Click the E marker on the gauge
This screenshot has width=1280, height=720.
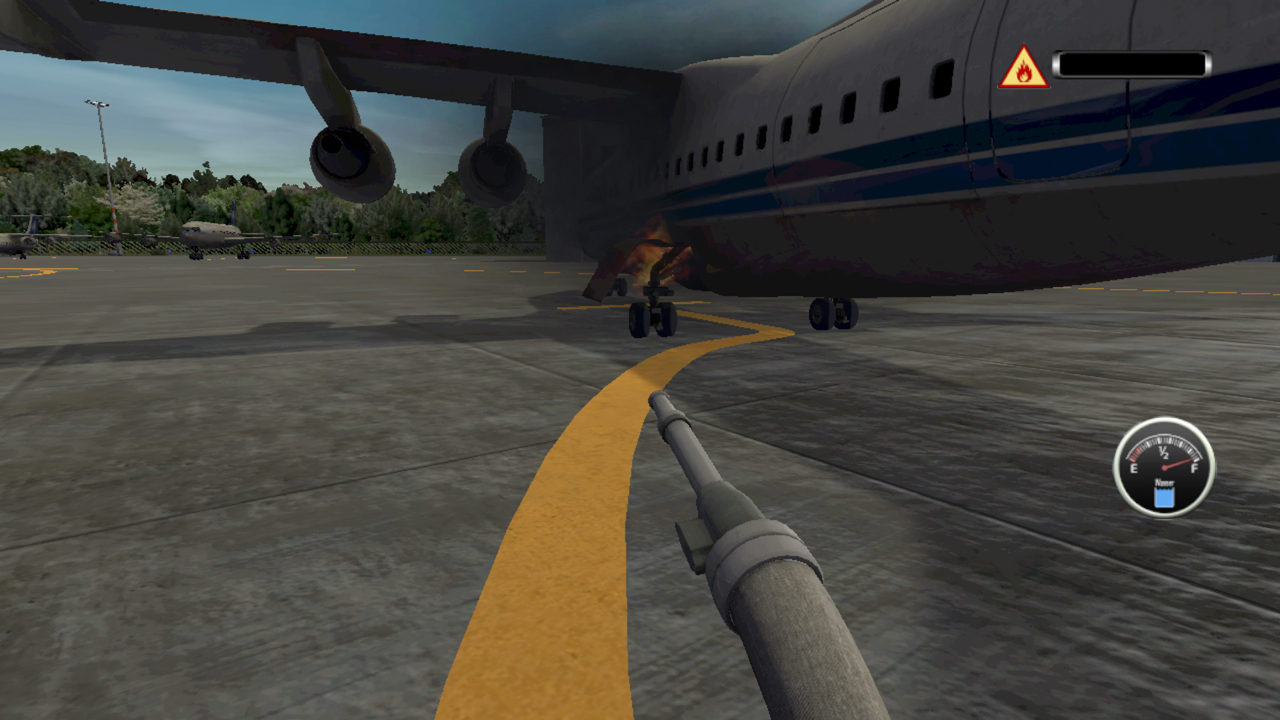(x=1134, y=468)
